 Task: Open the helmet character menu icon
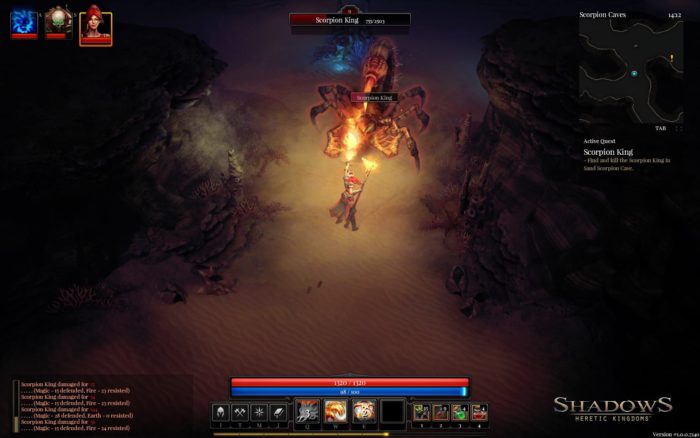(x=219, y=411)
